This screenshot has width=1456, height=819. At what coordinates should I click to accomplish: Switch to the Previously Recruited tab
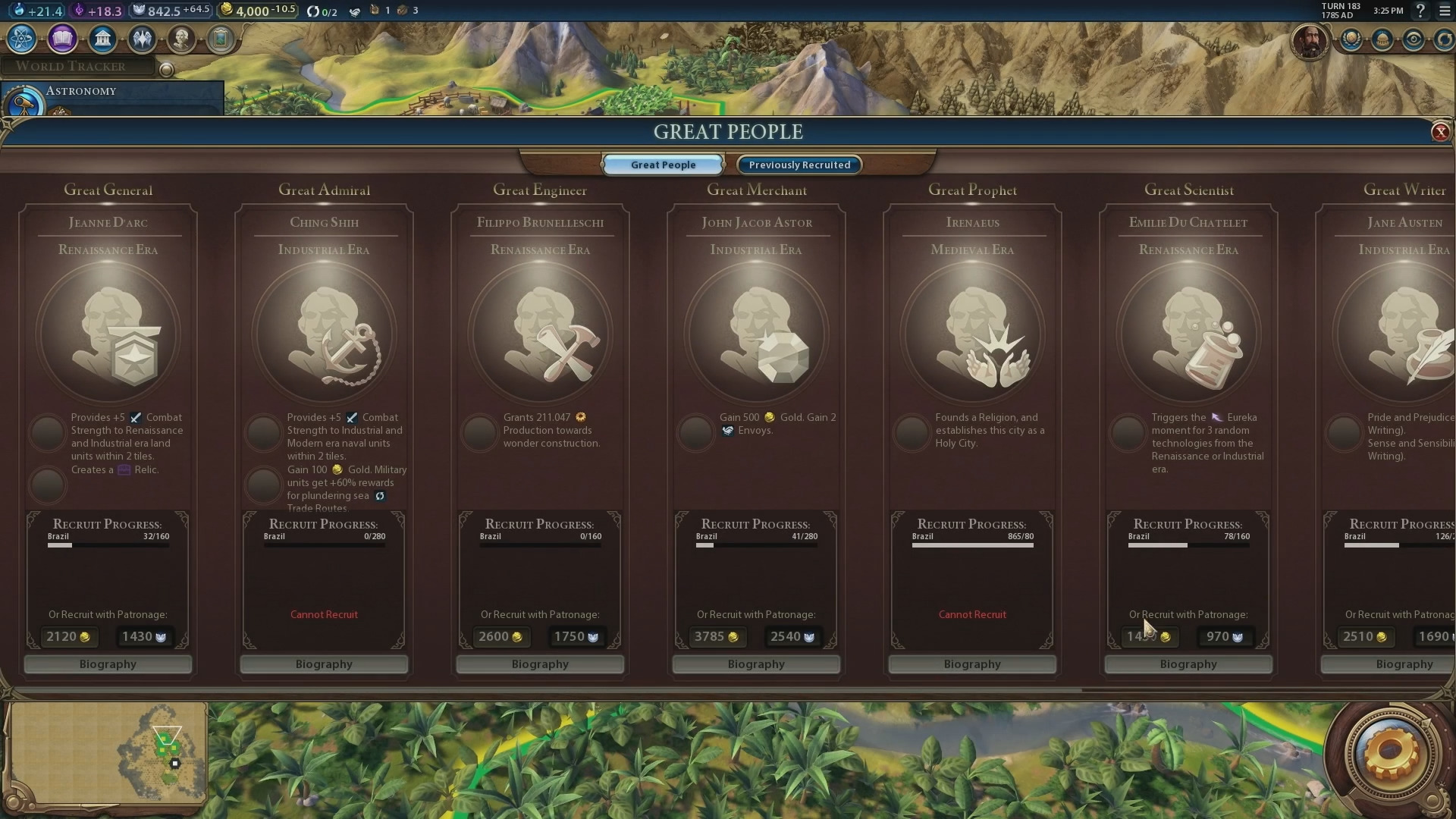tap(799, 165)
